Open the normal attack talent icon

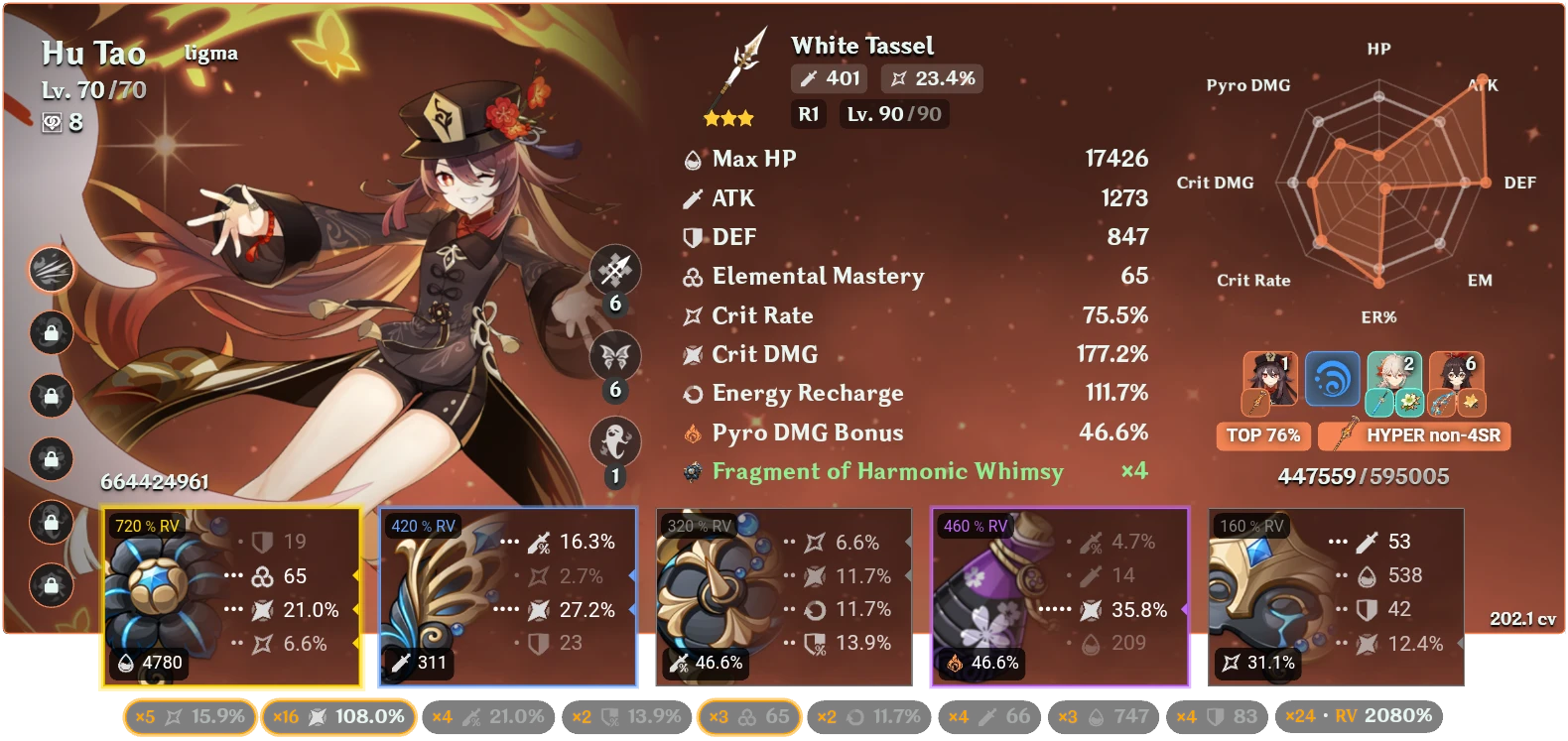point(613,270)
